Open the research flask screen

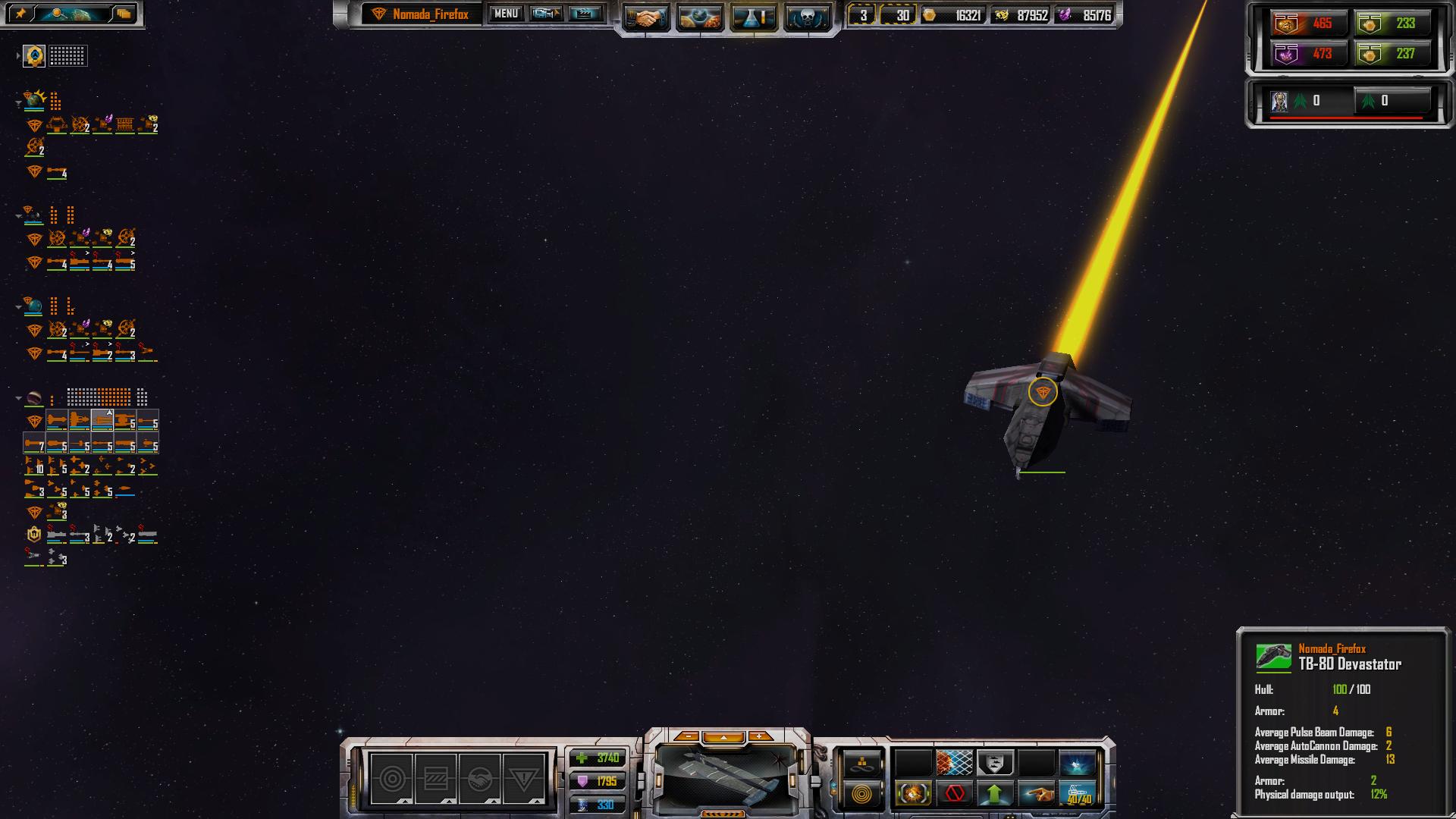[753, 17]
